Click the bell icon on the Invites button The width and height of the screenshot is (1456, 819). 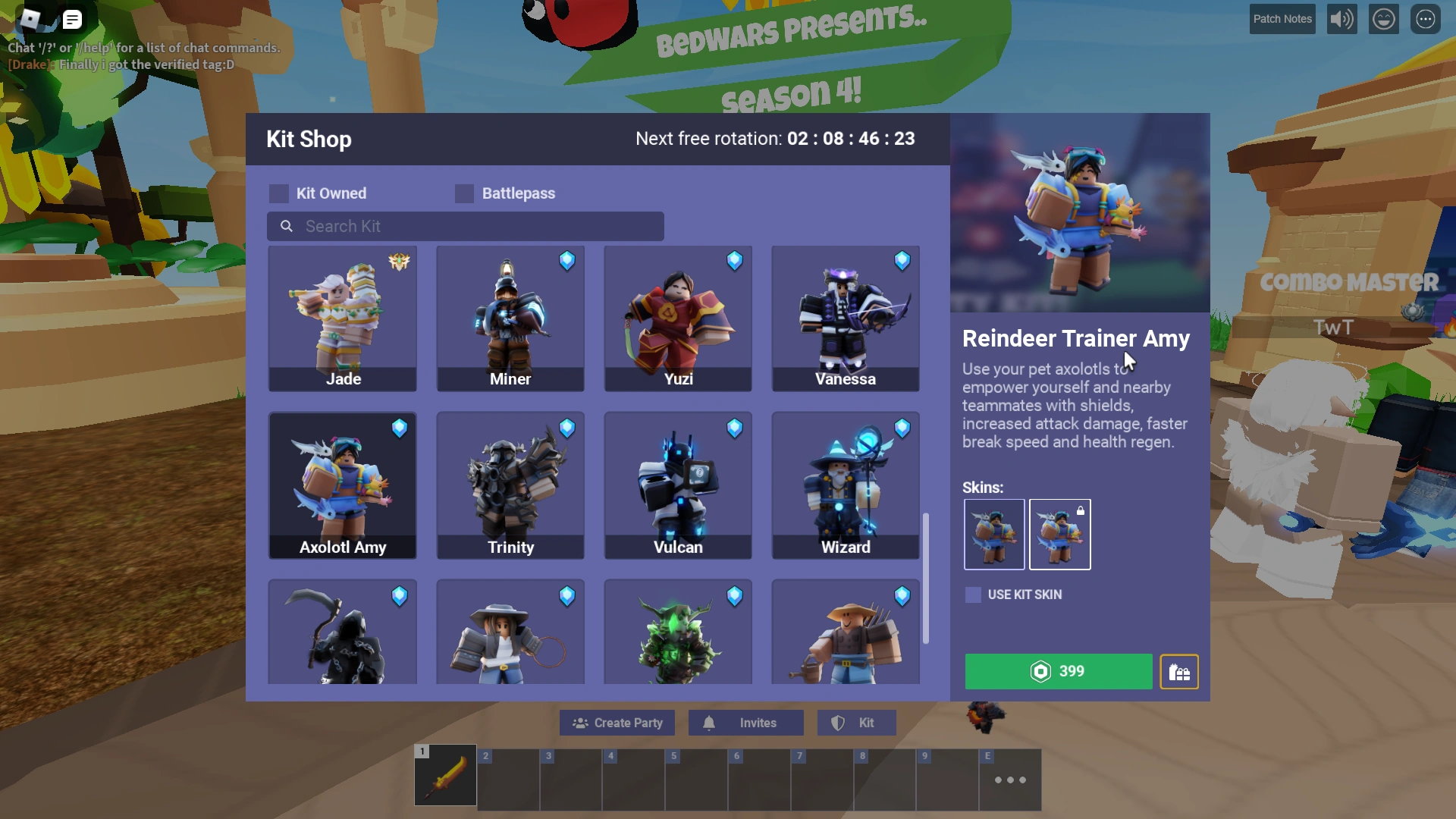pyautogui.click(x=711, y=723)
